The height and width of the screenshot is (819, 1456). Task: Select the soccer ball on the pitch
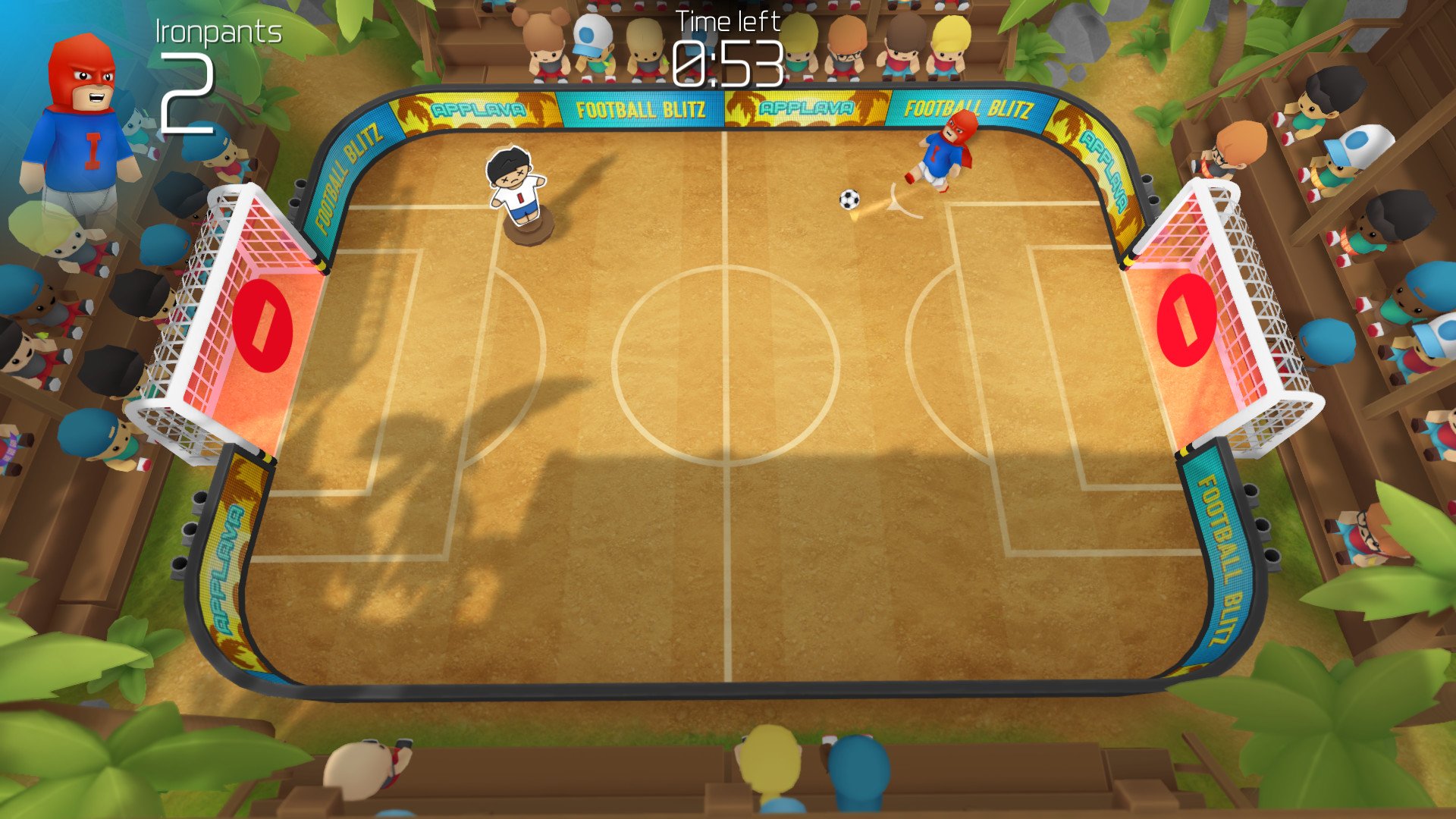849,199
